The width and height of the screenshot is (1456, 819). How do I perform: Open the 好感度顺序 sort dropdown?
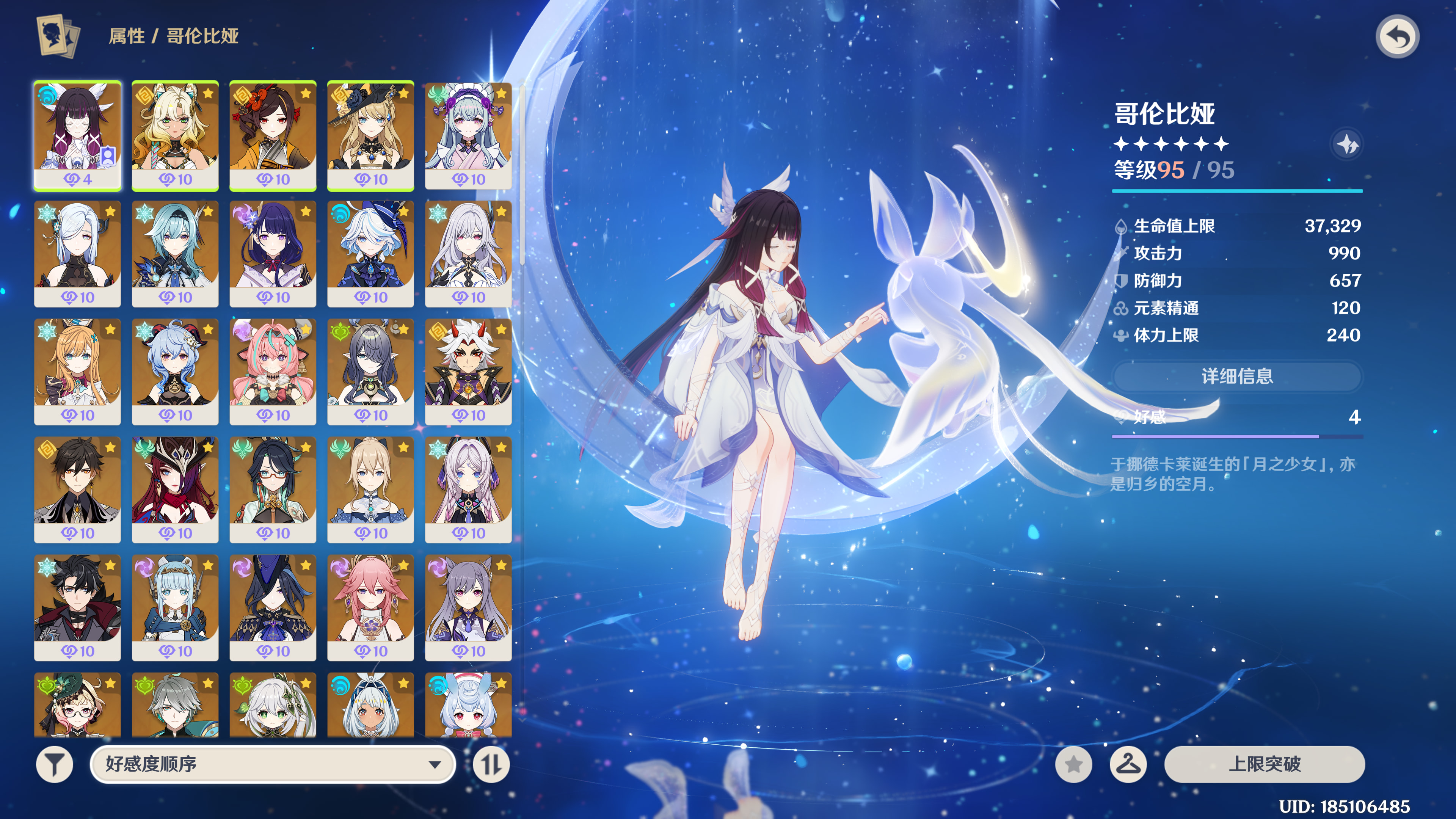273,764
